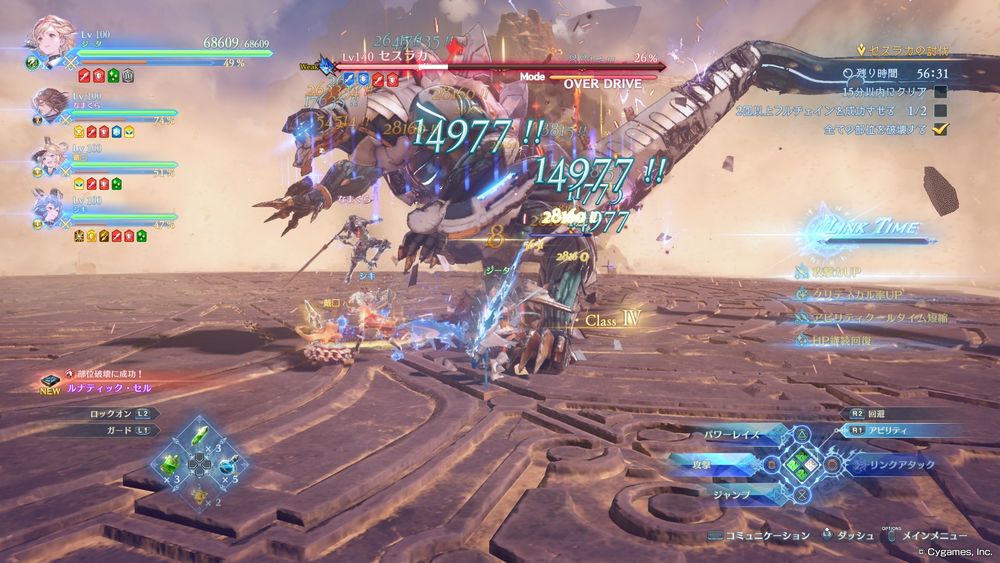Viewport: 1000px width, 563px height.
Task: Use the green crystal item slot
Action: [201, 434]
